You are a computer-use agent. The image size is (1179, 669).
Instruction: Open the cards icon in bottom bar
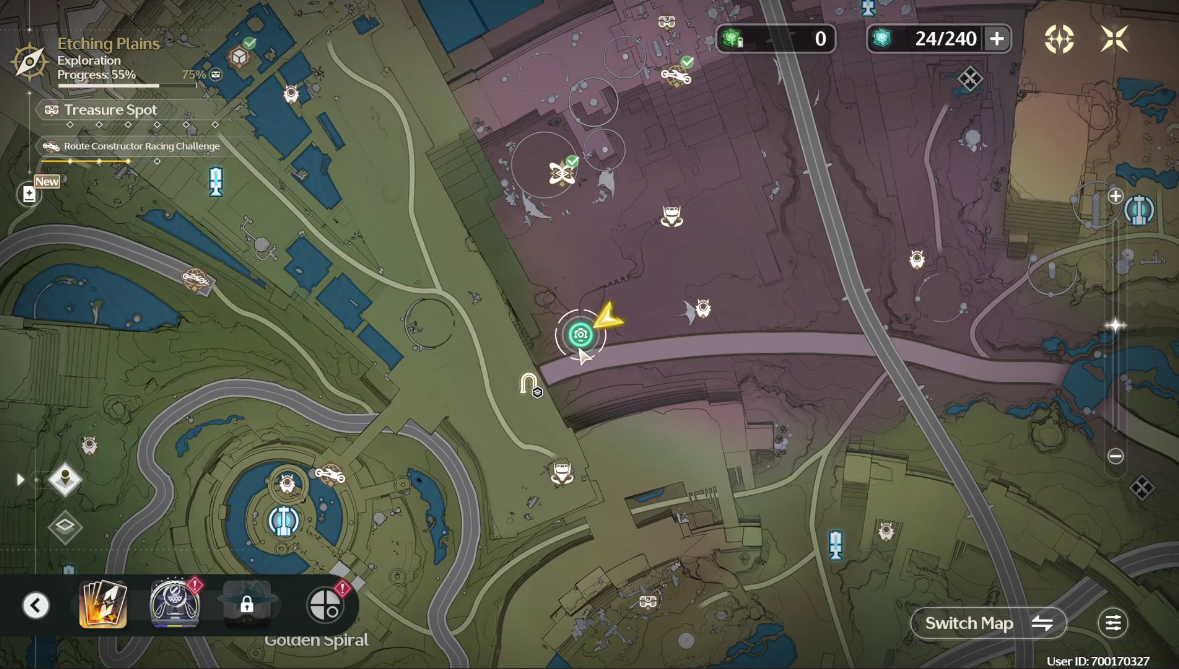103,605
